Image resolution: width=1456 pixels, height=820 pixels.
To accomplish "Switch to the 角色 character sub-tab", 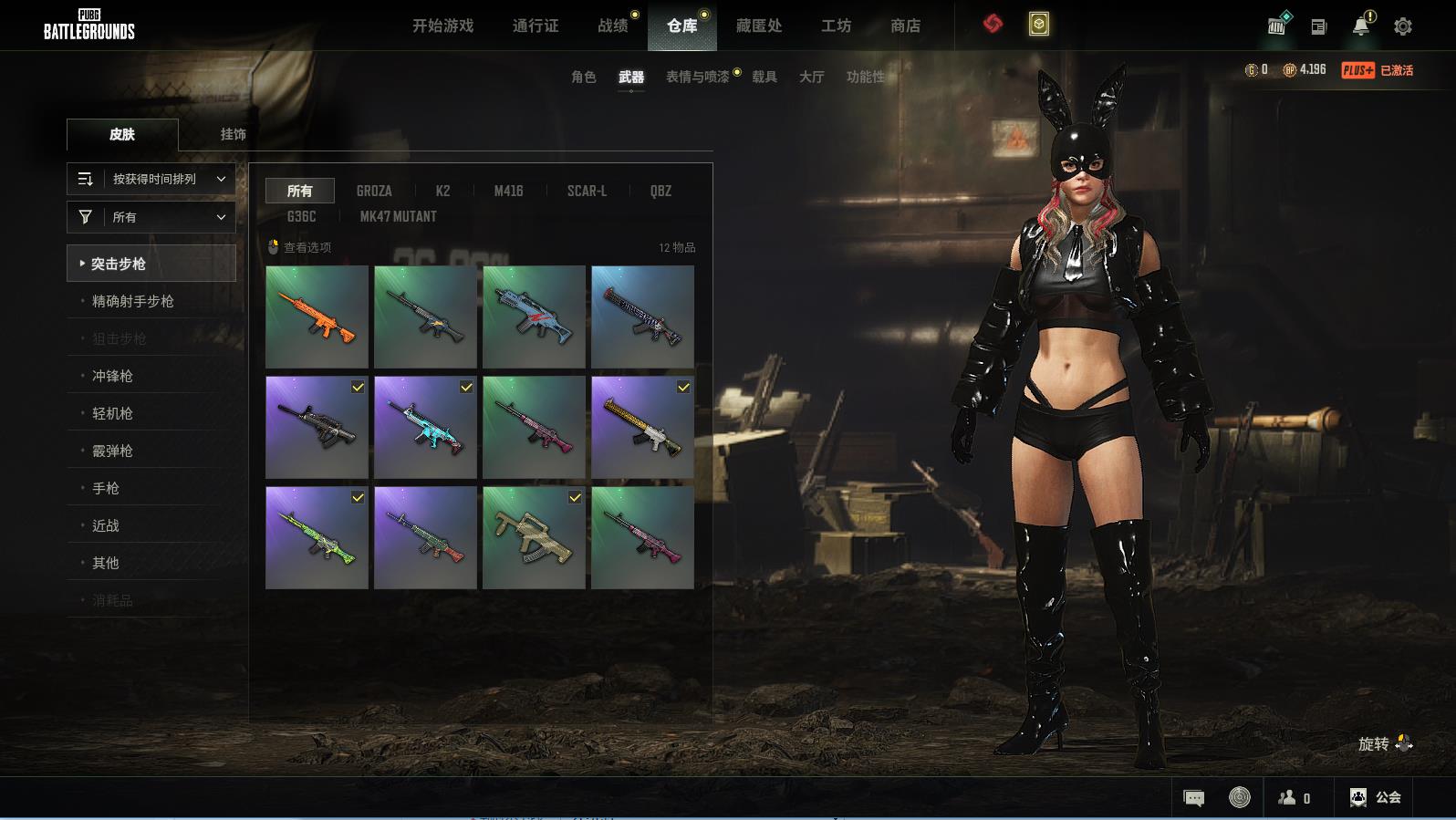I will click(x=583, y=77).
